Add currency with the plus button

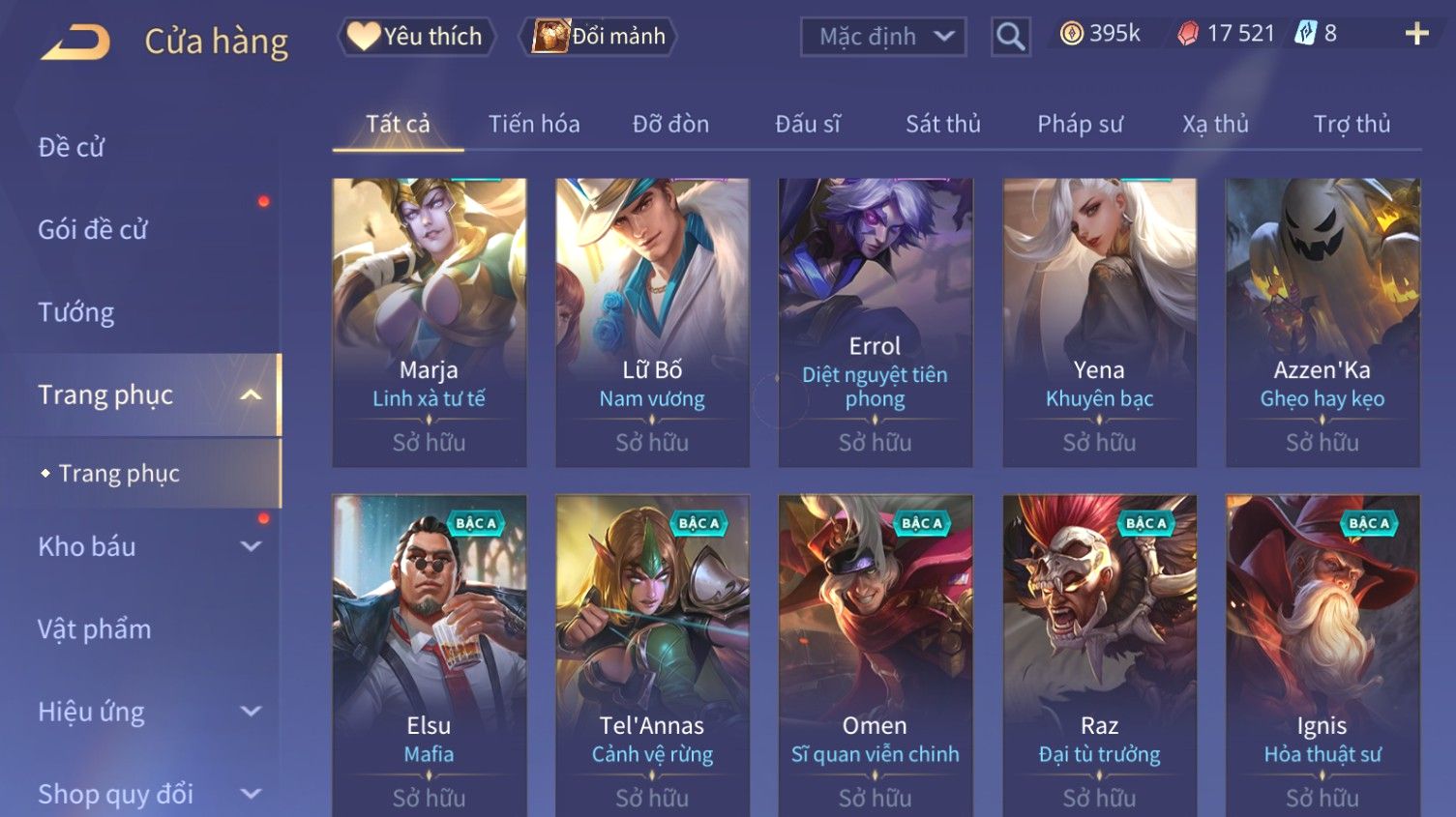tap(1416, 34)
